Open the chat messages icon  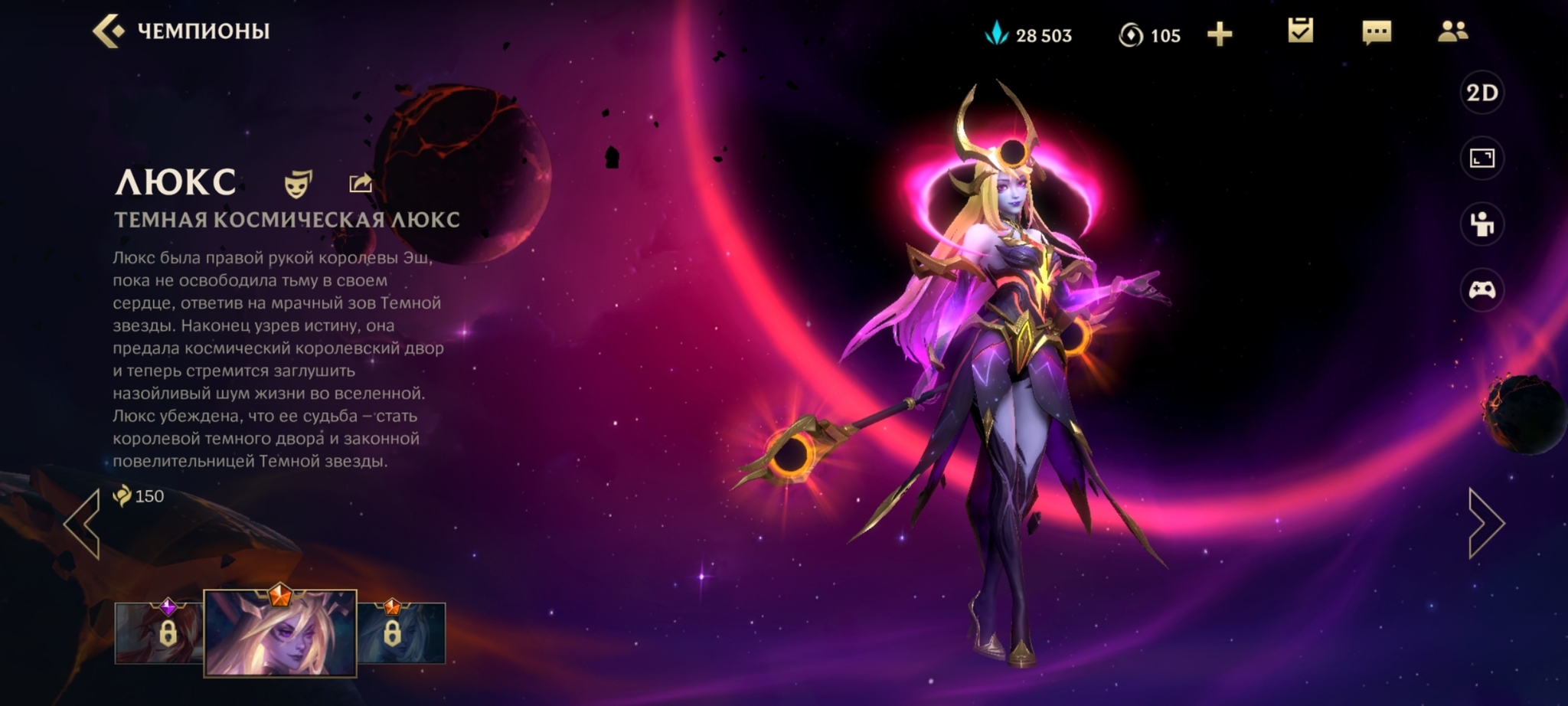pos(1376,32)
